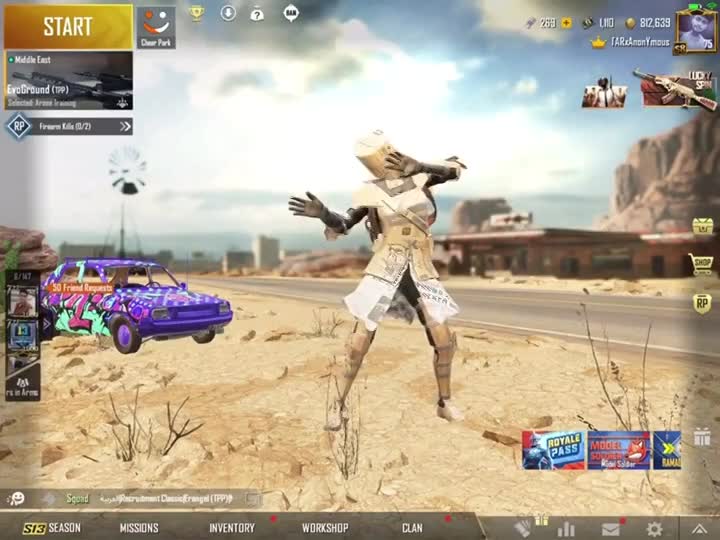Viewport: 720px width, 540px height.
Task: Go to the Missions tab
Action: pos(139,528)
